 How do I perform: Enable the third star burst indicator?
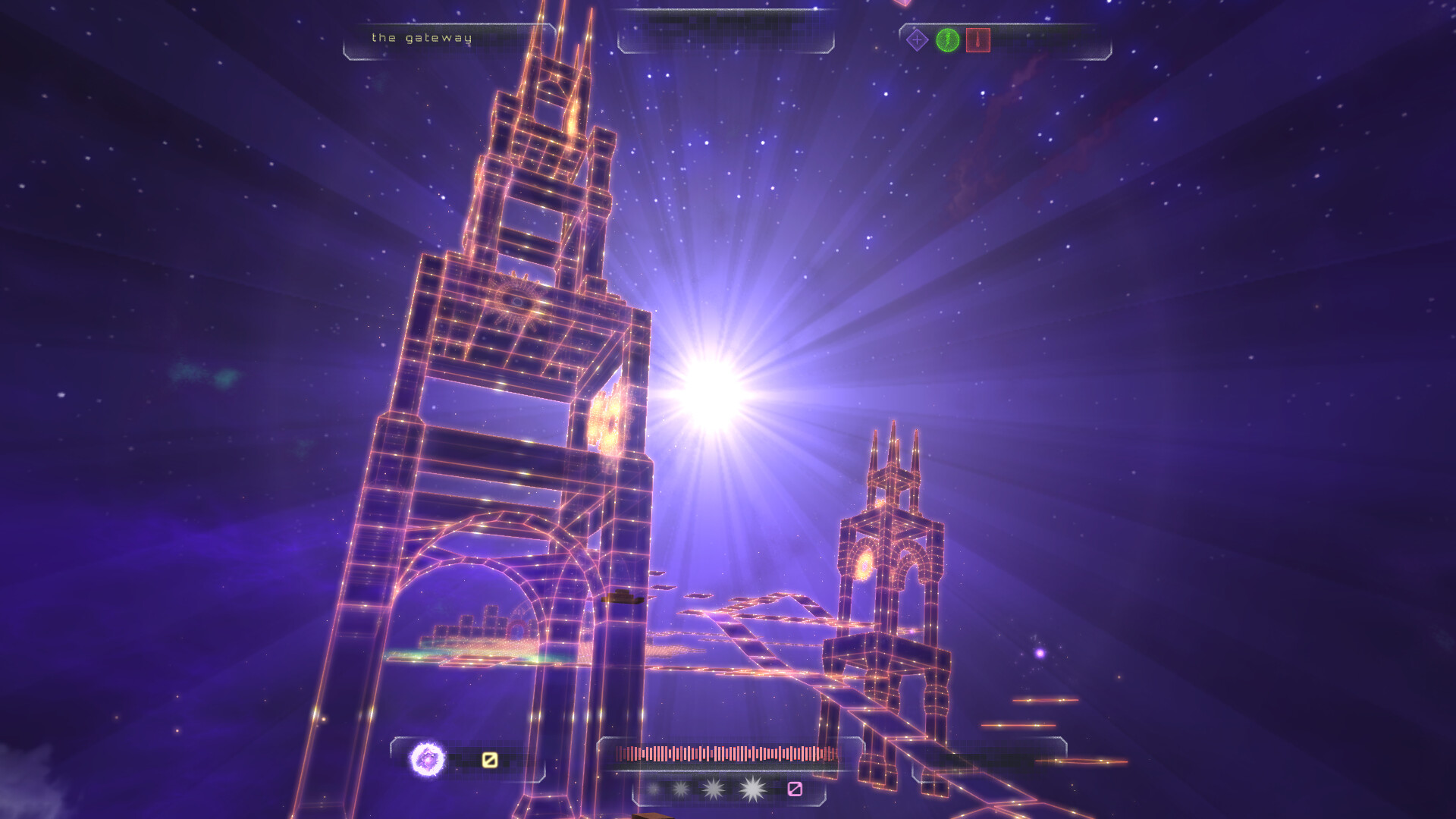click(713, 789)
